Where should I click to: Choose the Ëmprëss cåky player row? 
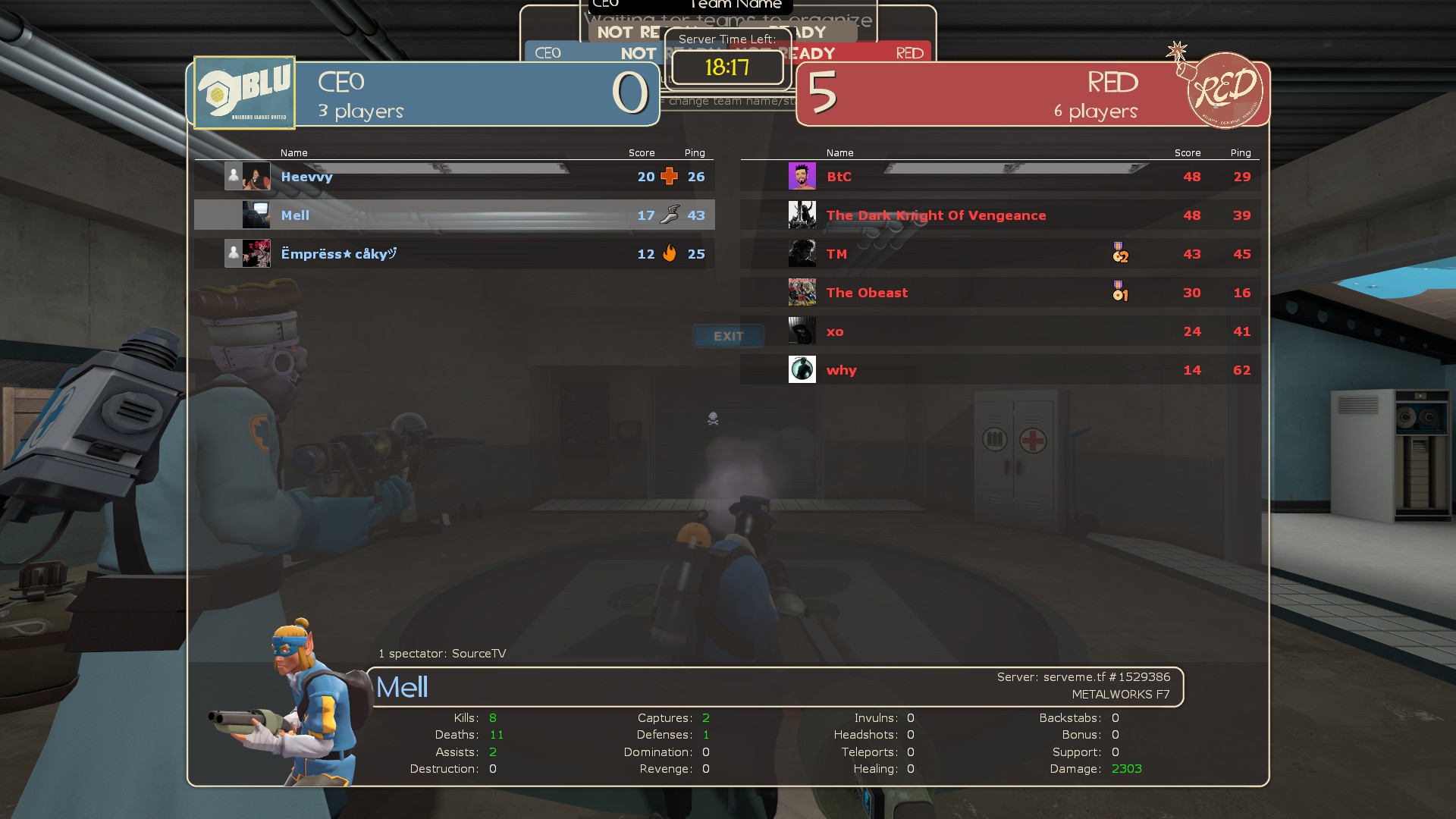(338, 254)
